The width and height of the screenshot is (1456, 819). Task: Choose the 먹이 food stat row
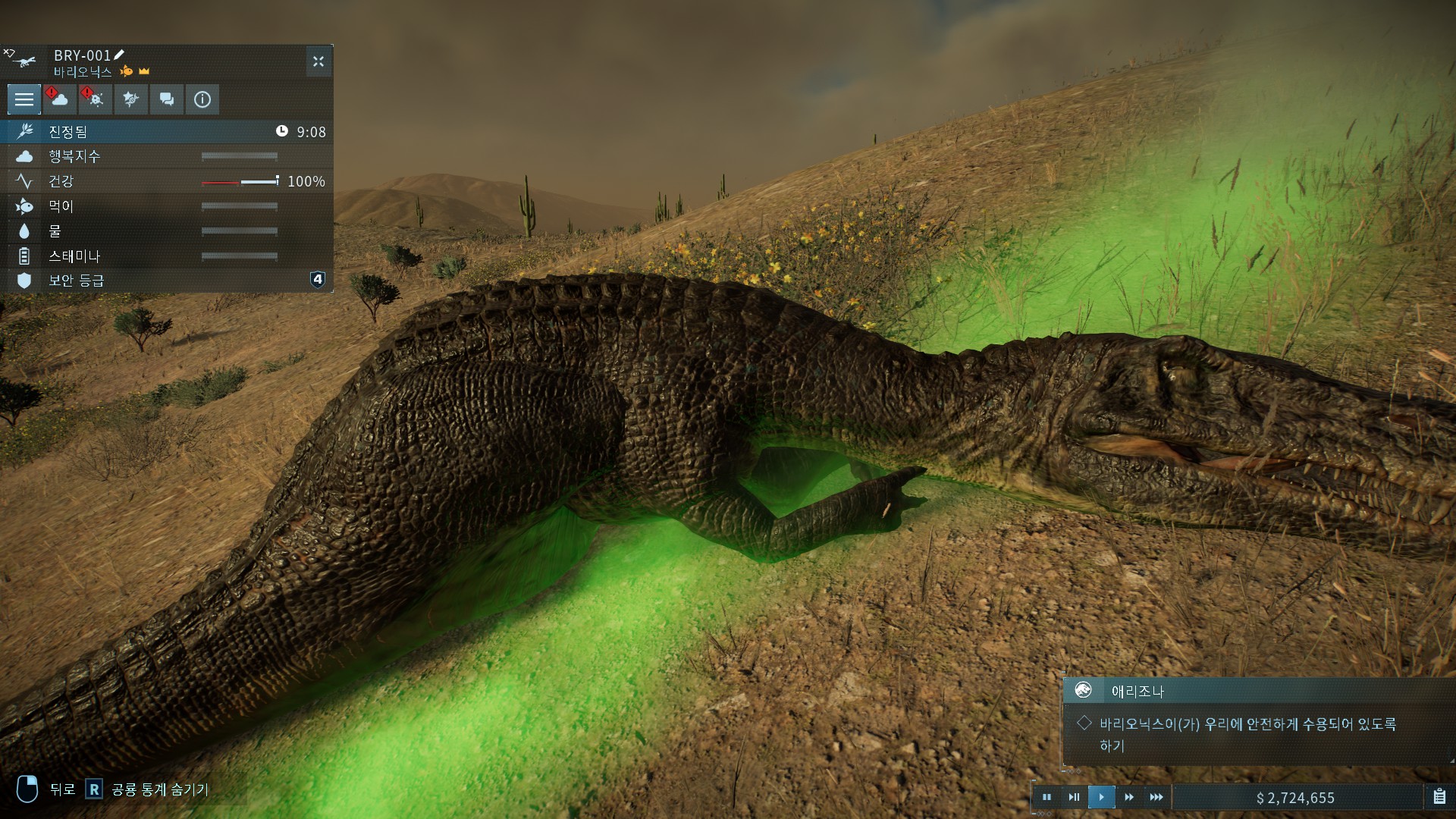167,206
